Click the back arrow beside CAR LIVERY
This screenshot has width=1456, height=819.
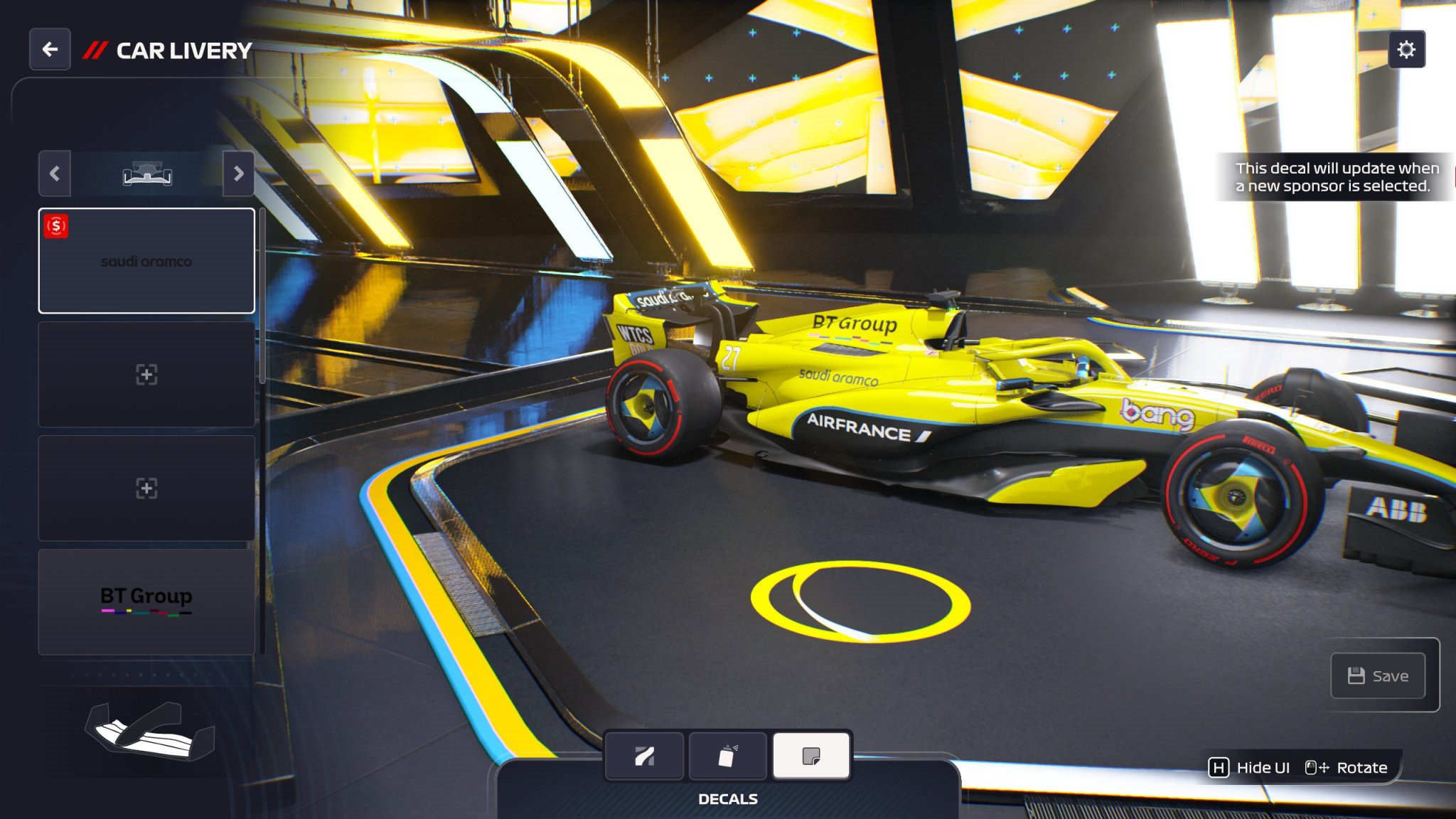point(49,48)
